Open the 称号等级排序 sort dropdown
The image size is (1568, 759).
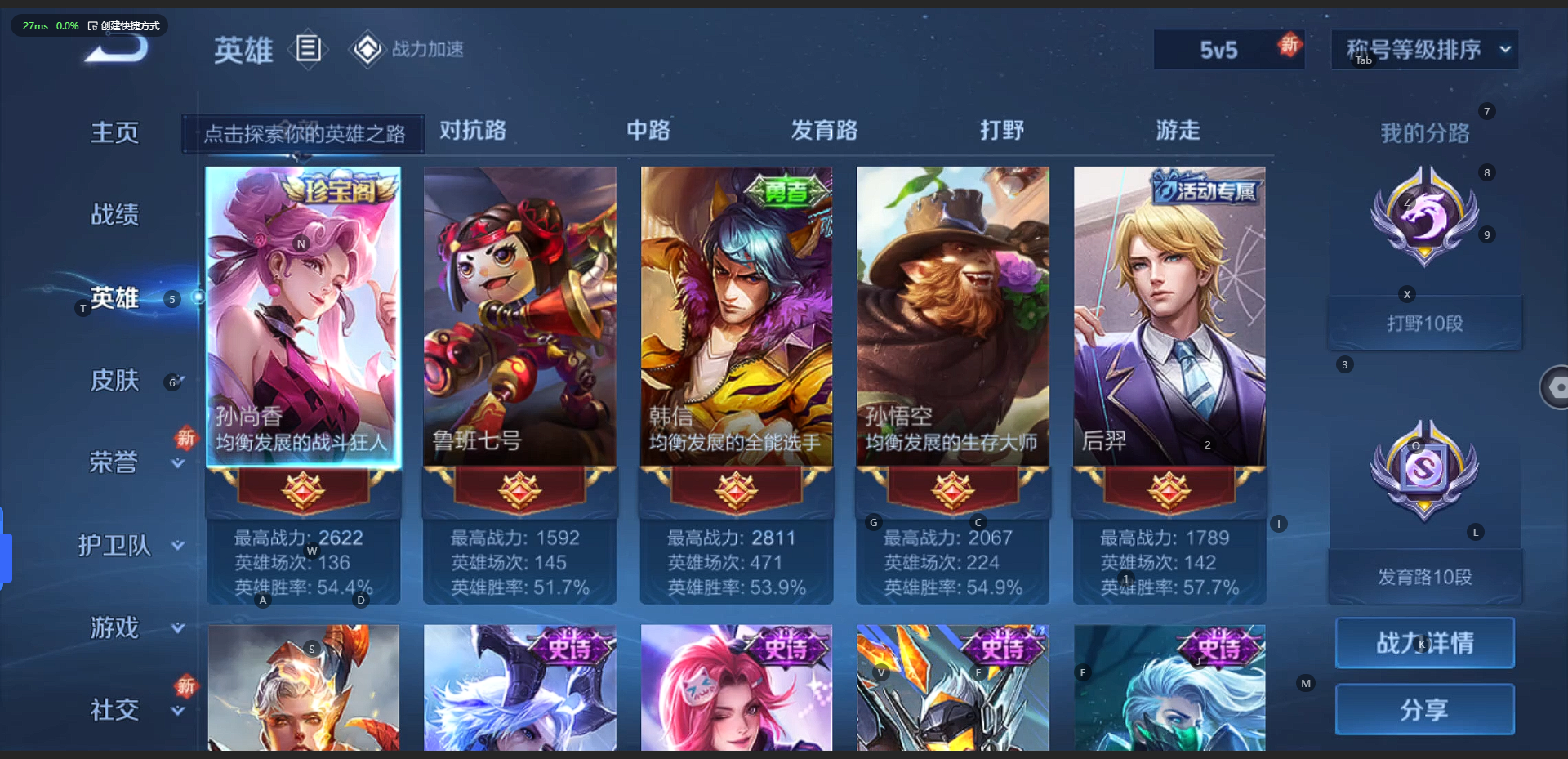click(x=1425, y=50)
